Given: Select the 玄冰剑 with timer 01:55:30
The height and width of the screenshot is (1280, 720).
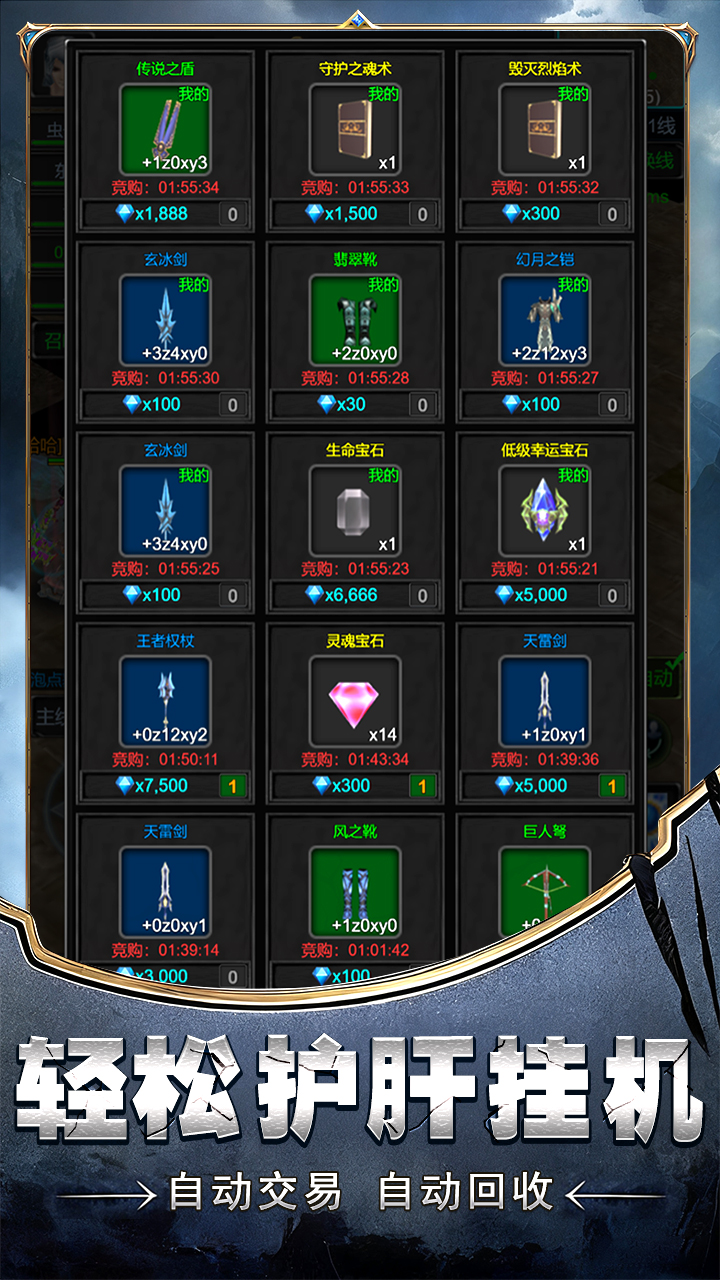Looking at the screenshot, I should click(165, 320).
